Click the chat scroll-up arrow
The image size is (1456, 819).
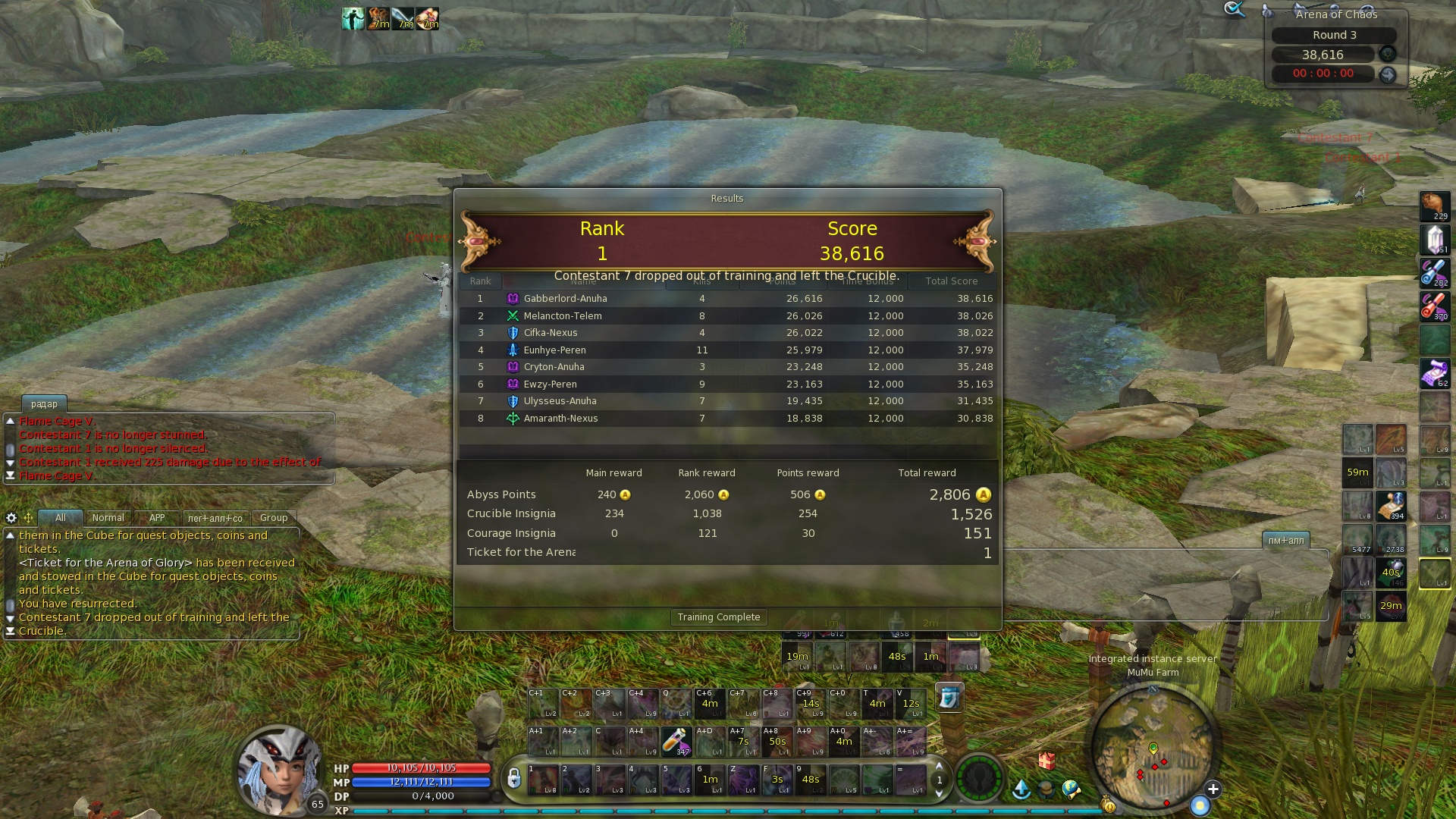pos(10,535)
